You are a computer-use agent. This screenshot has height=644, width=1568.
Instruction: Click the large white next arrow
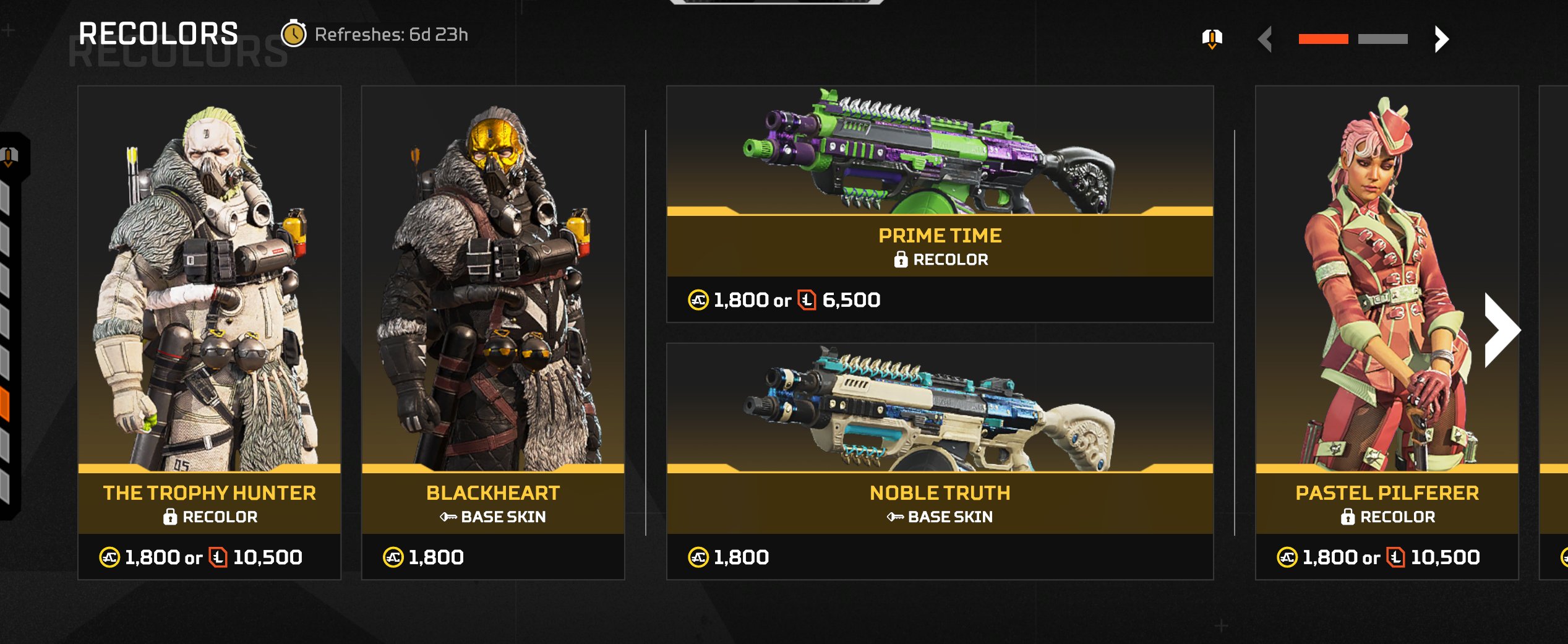click(1501, 330)
